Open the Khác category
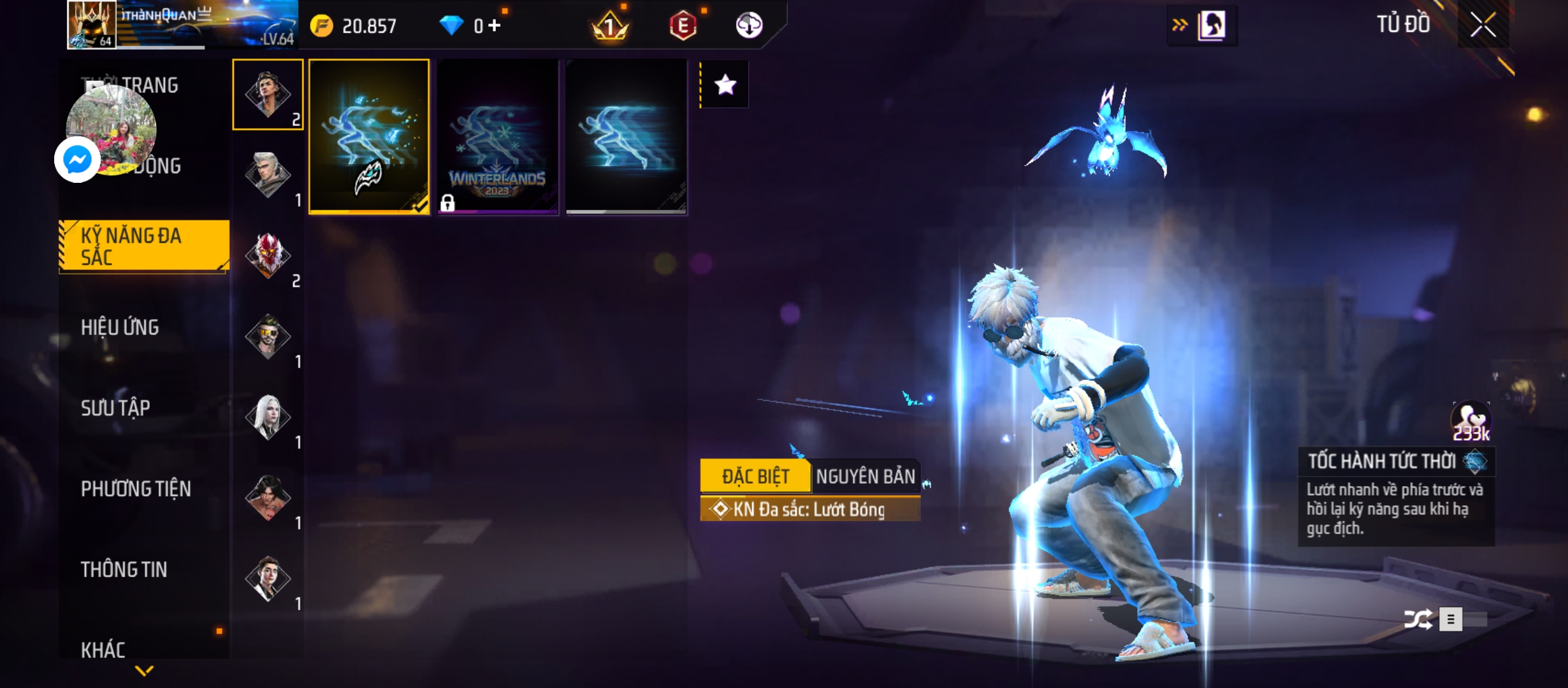This screenshot has height=688, width=1568. [103, 650]
